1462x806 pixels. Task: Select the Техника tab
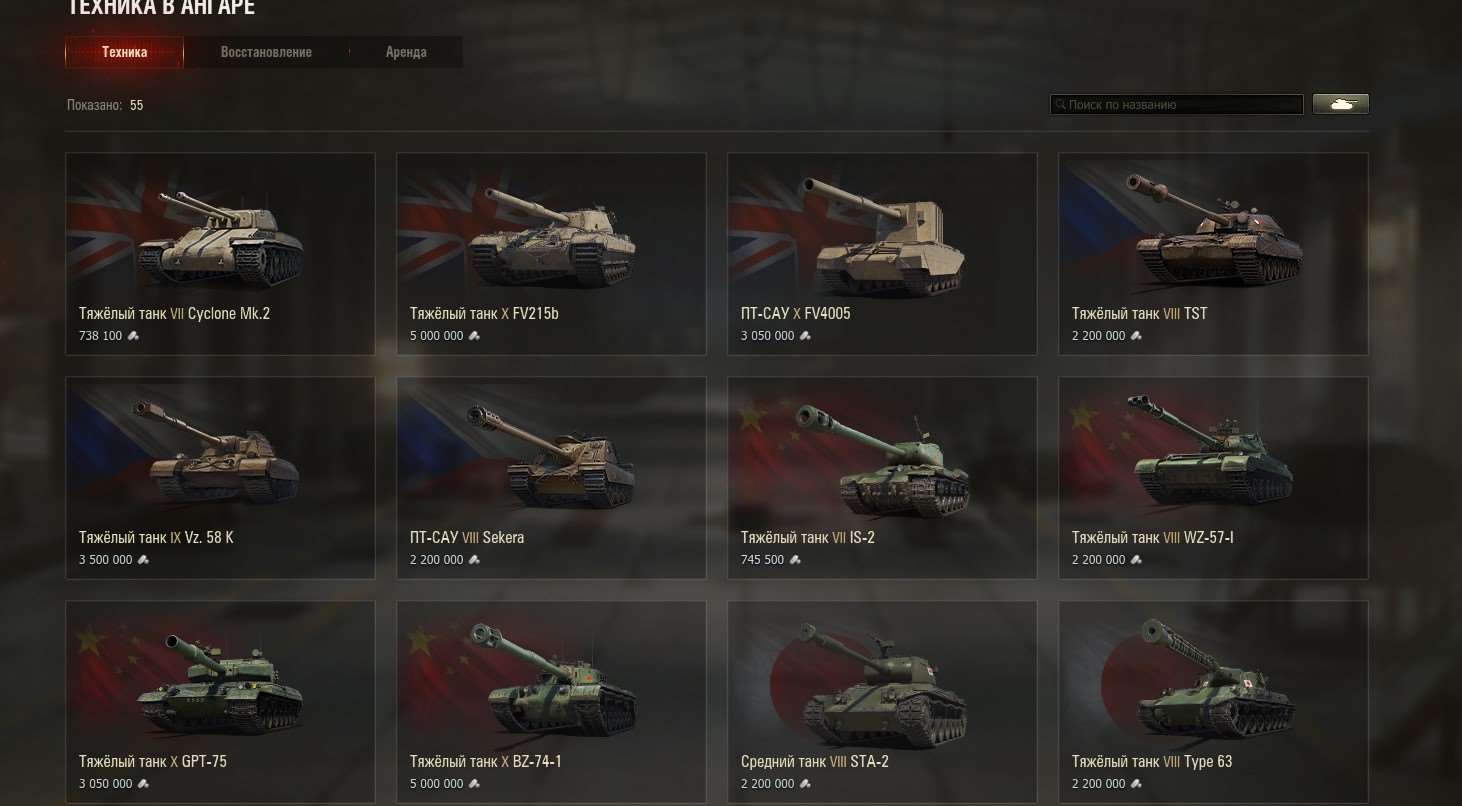(x=124, y=51)
